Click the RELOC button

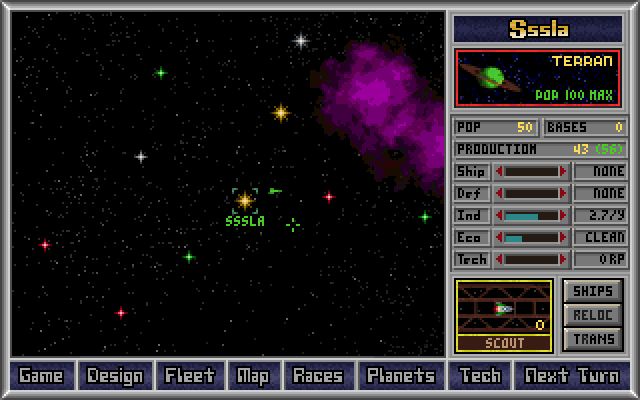pos(593,315)
